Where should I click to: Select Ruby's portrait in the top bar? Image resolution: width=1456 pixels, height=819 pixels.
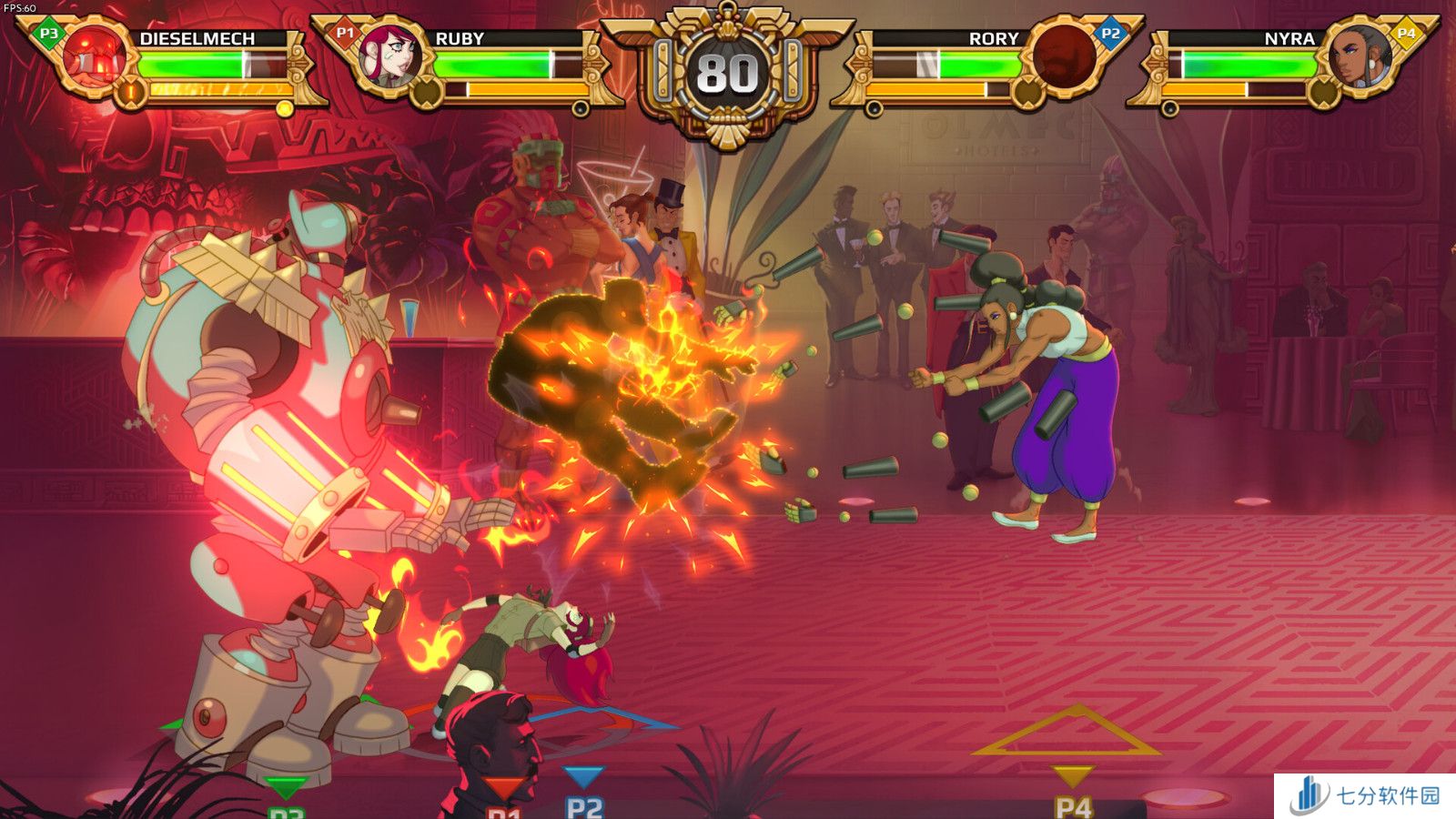391,56
